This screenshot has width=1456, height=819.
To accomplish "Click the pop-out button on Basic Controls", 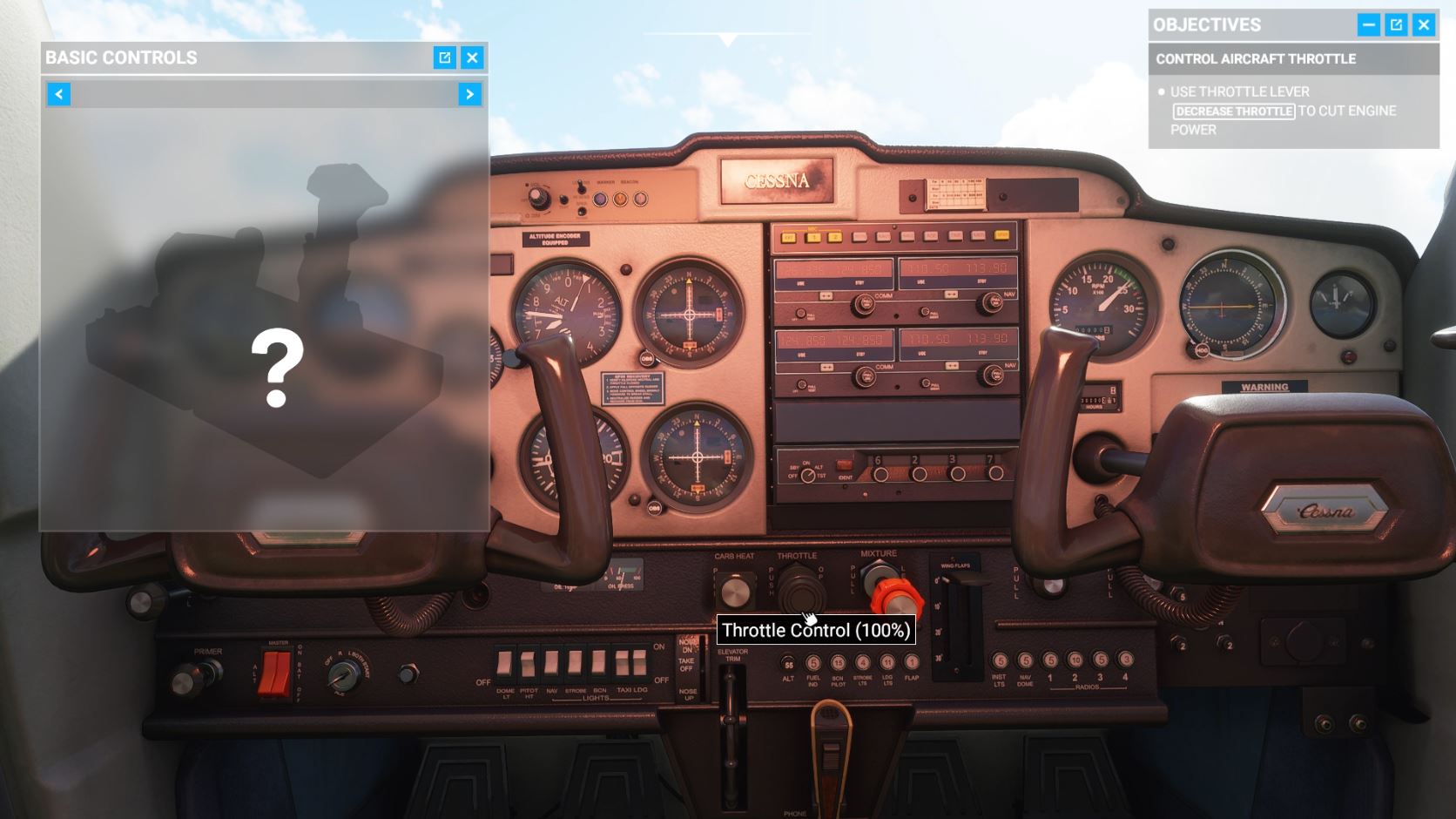I will [x=443, y=58].
